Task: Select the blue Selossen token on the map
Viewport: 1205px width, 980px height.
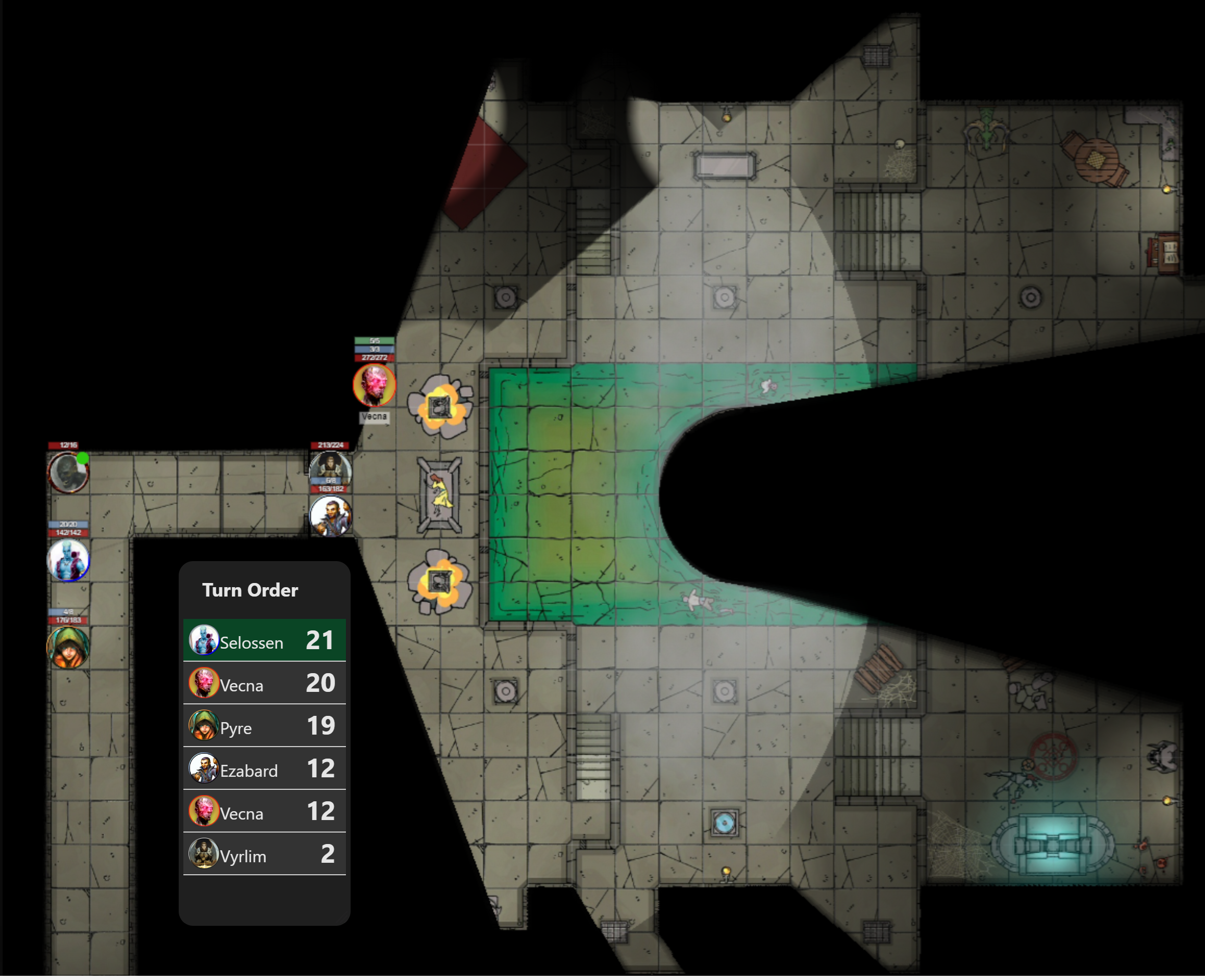Action: point(68,561)
